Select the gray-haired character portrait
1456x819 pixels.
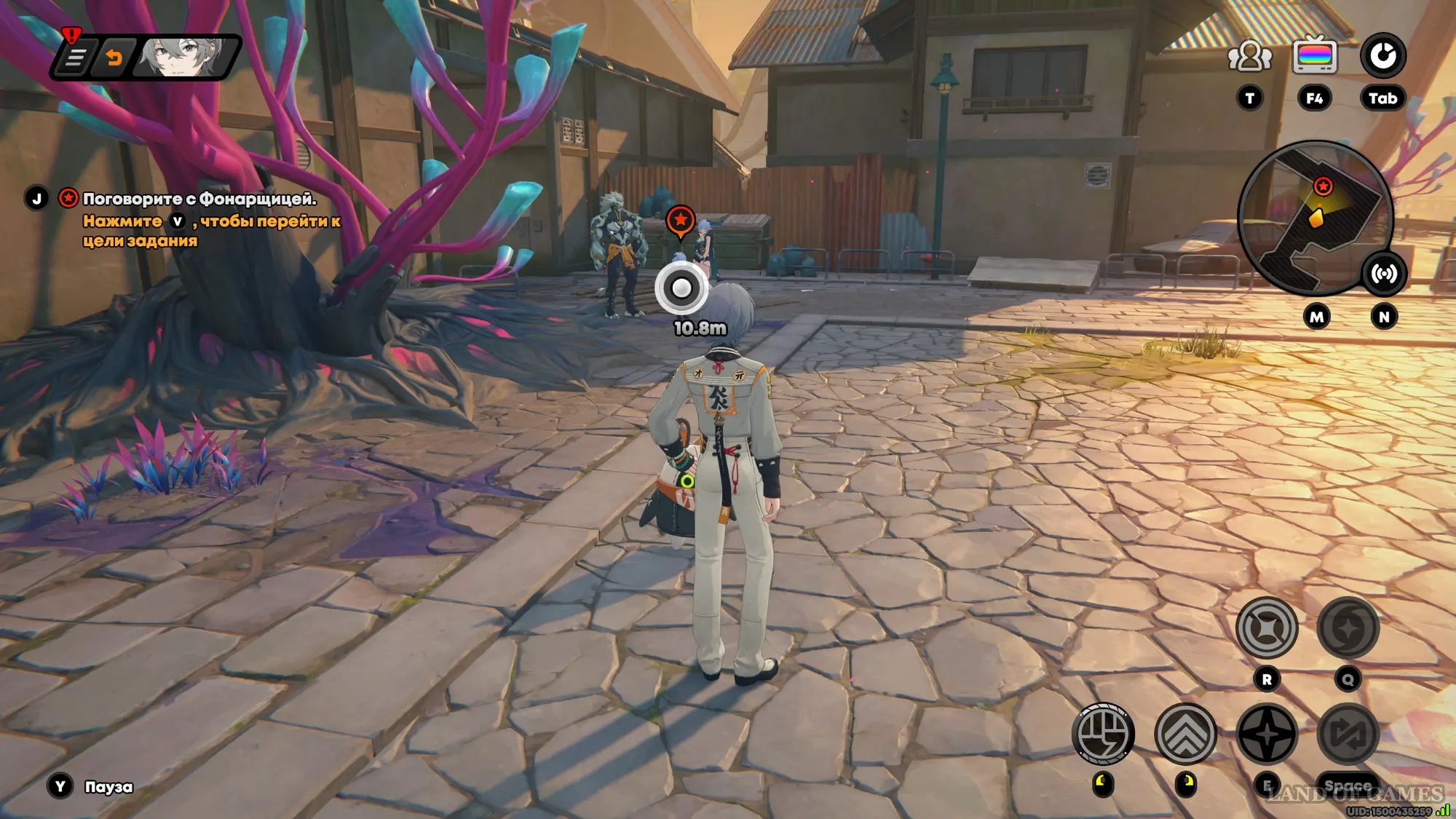[182, 57]
